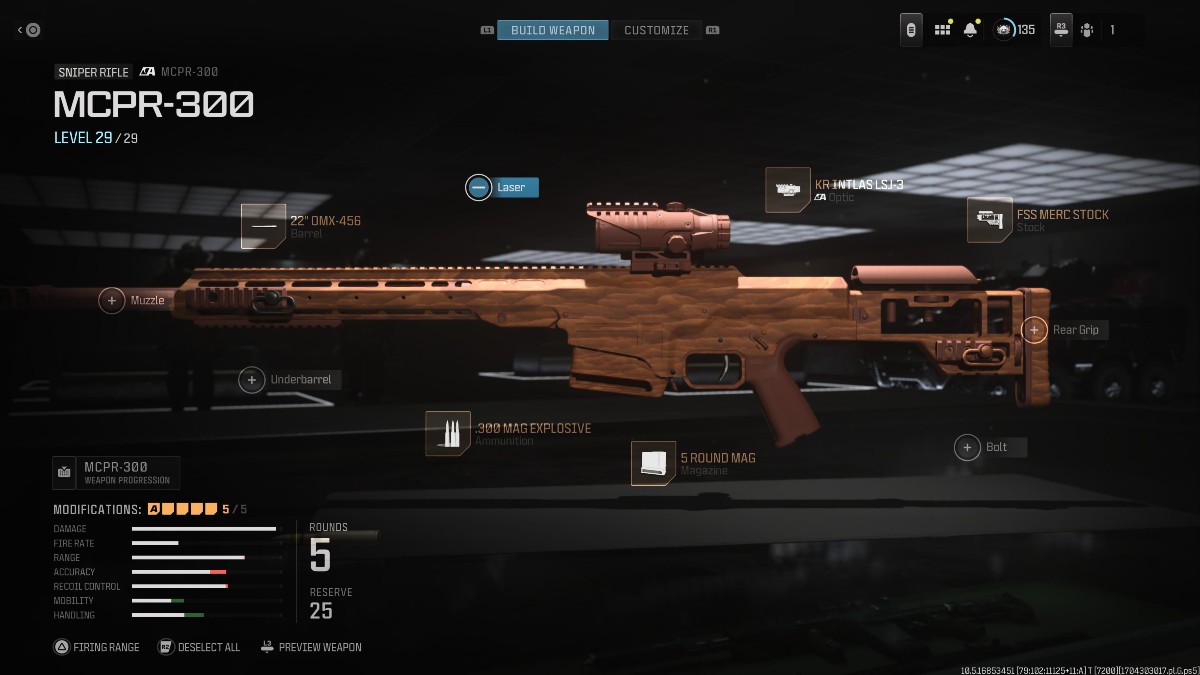Open MCPR-300 weapon progression
Image resolution: width=1200 pixels, height=675 pixels.
click(116, 472)
